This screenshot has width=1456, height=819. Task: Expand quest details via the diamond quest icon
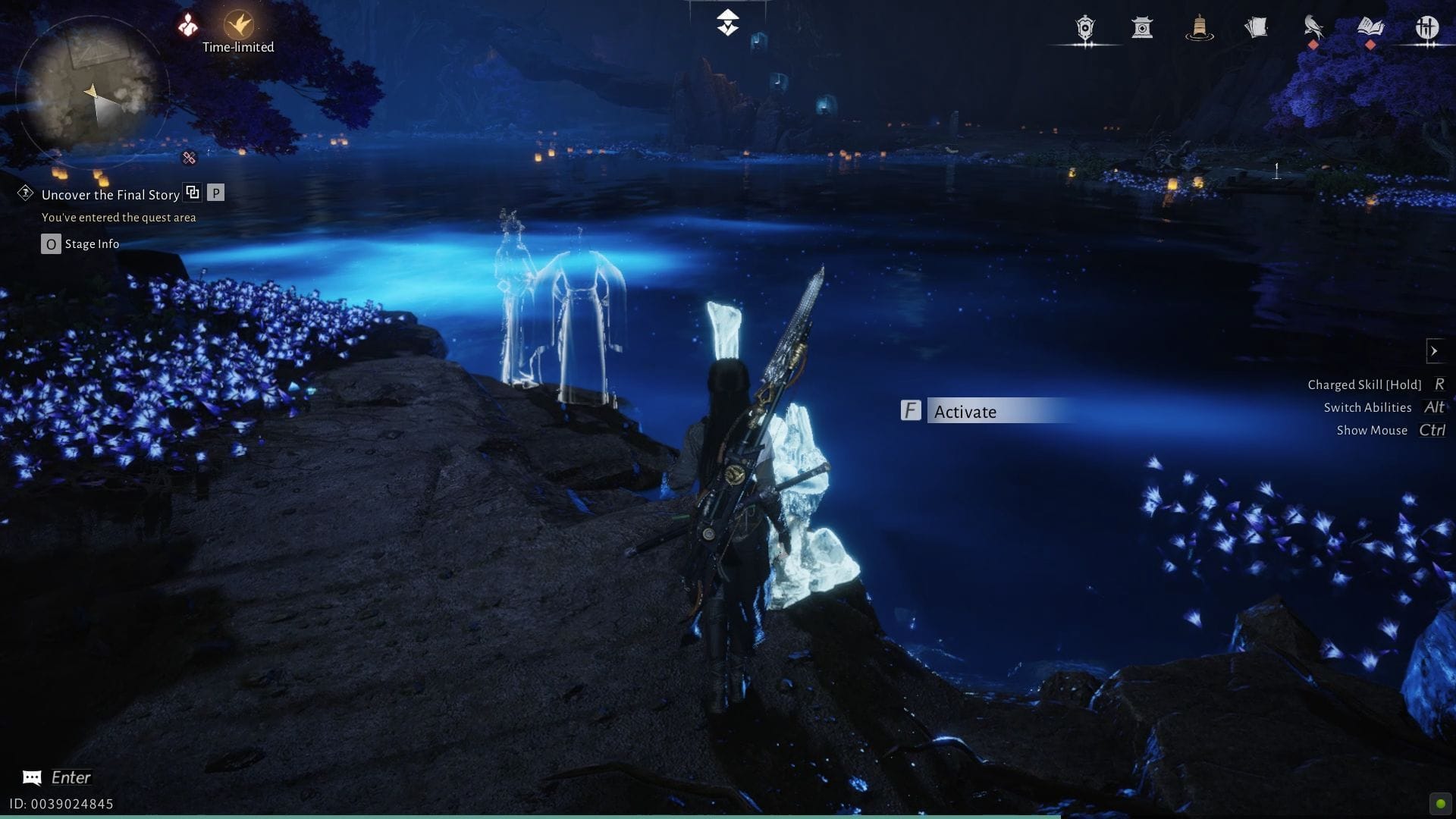click(x=25, y=195)
